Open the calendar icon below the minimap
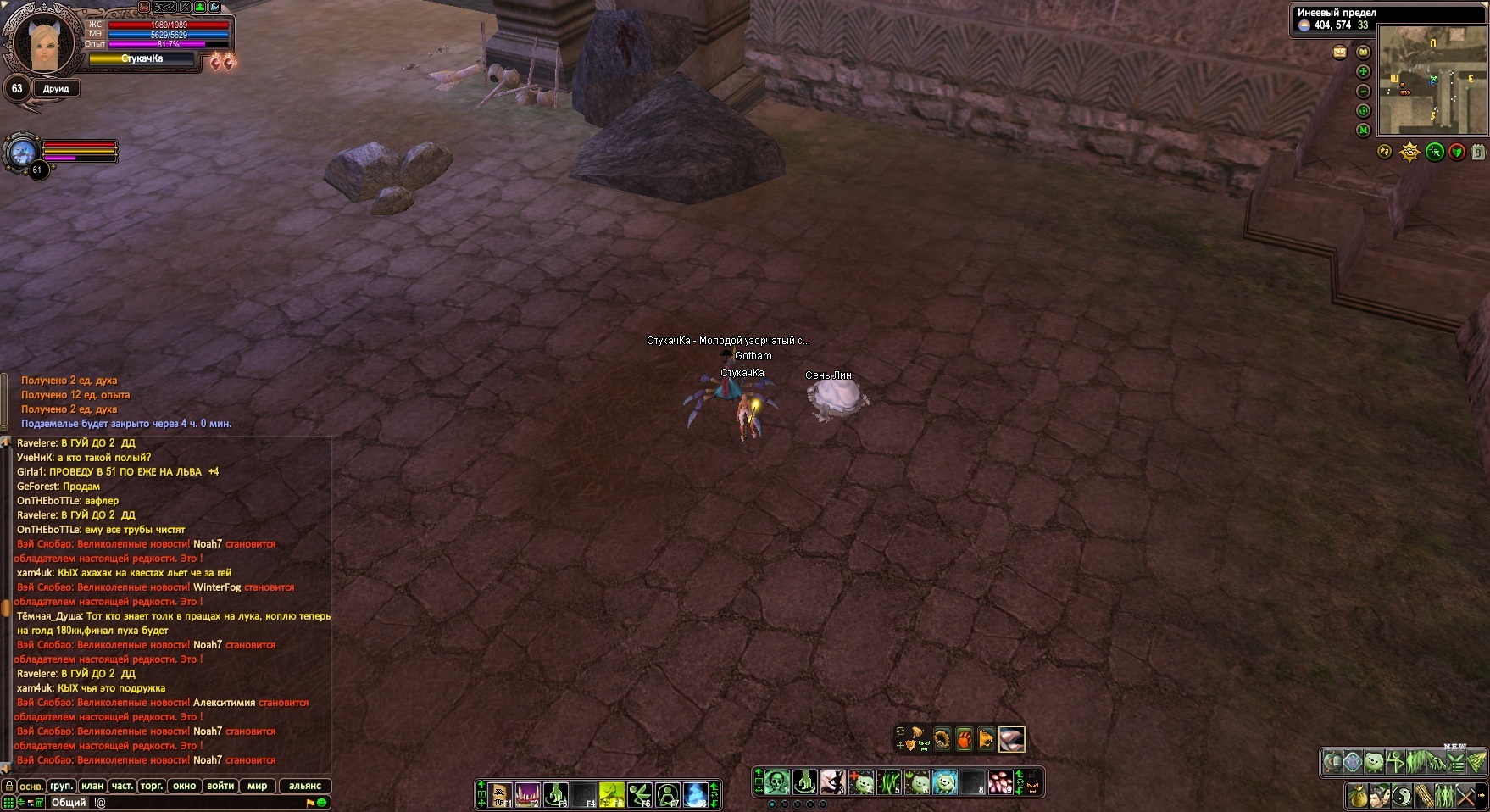The image size is (1490, 812). [x=1478, y=153]
